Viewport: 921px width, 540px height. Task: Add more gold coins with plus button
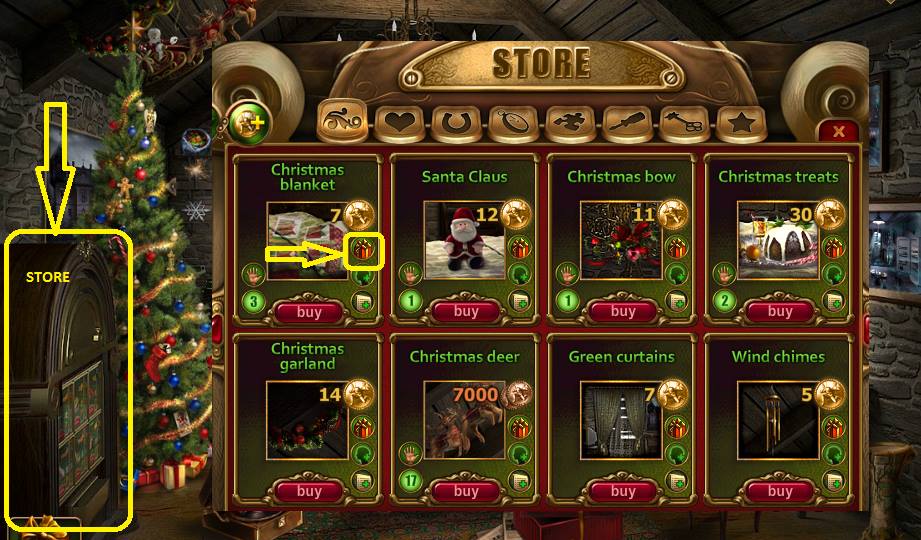click(245, 123)
